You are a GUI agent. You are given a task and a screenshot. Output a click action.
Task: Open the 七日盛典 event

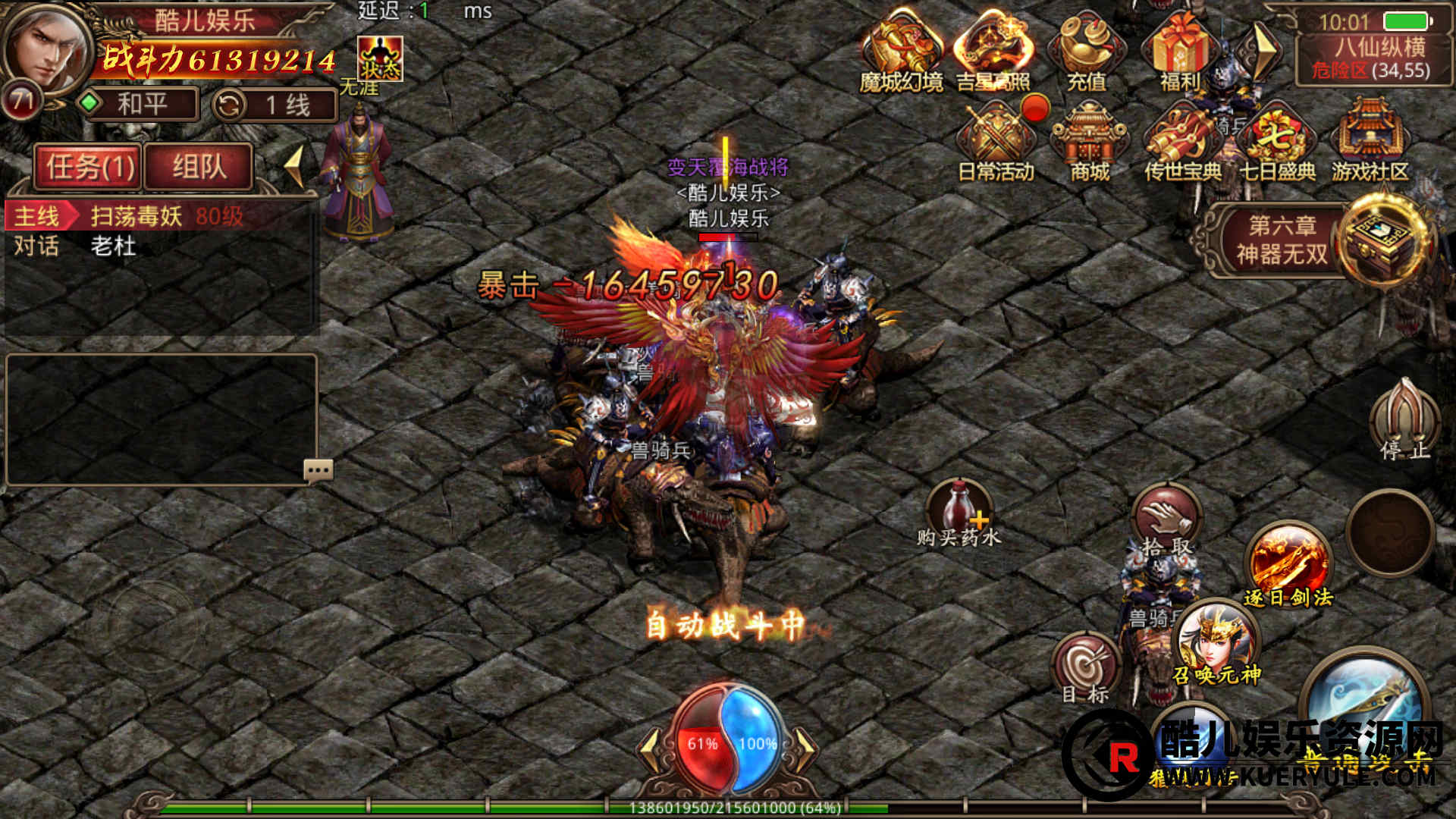pyautogui.click(x=1277, y=144)
